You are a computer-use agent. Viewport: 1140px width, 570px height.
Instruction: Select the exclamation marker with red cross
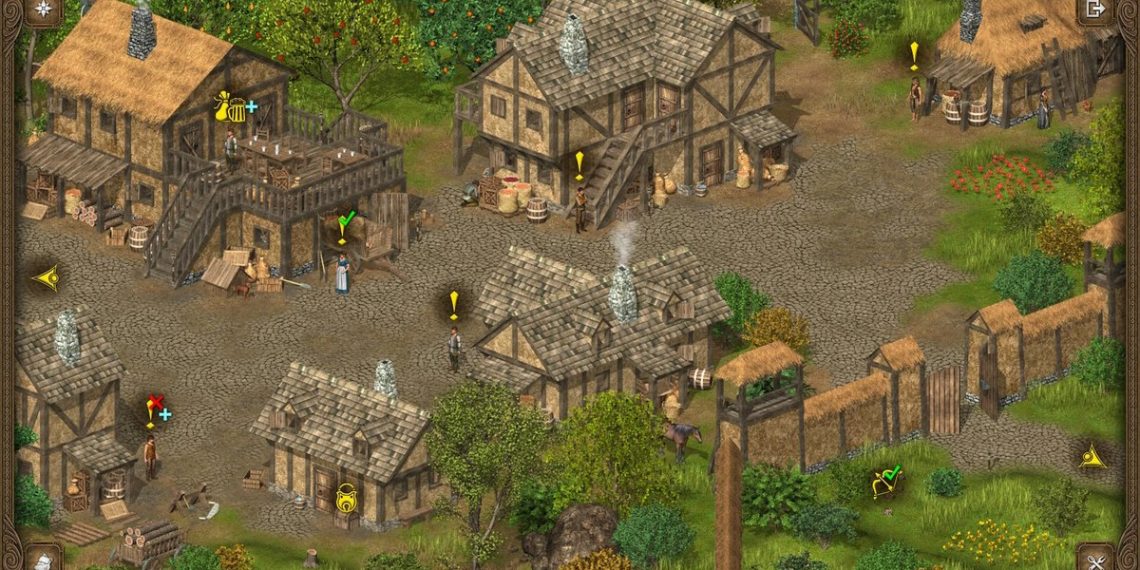[x=155, y=408]
